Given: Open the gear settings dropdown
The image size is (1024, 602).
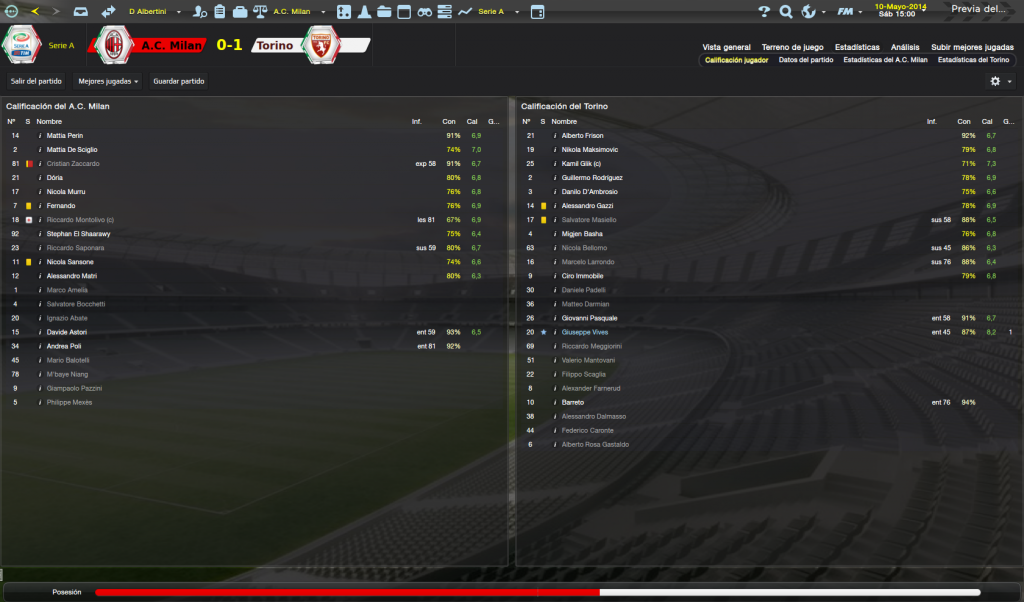Looking at the screenshot, I should [1000, 81].
